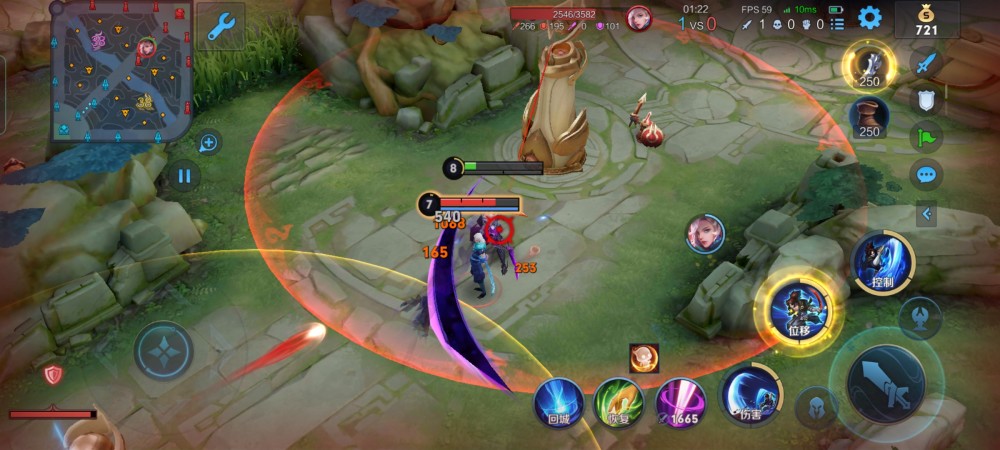Use the 回城 recall spell
The height and width of the screenshot is (450, 1000).
pyautogui.click(x=558, y=402)
